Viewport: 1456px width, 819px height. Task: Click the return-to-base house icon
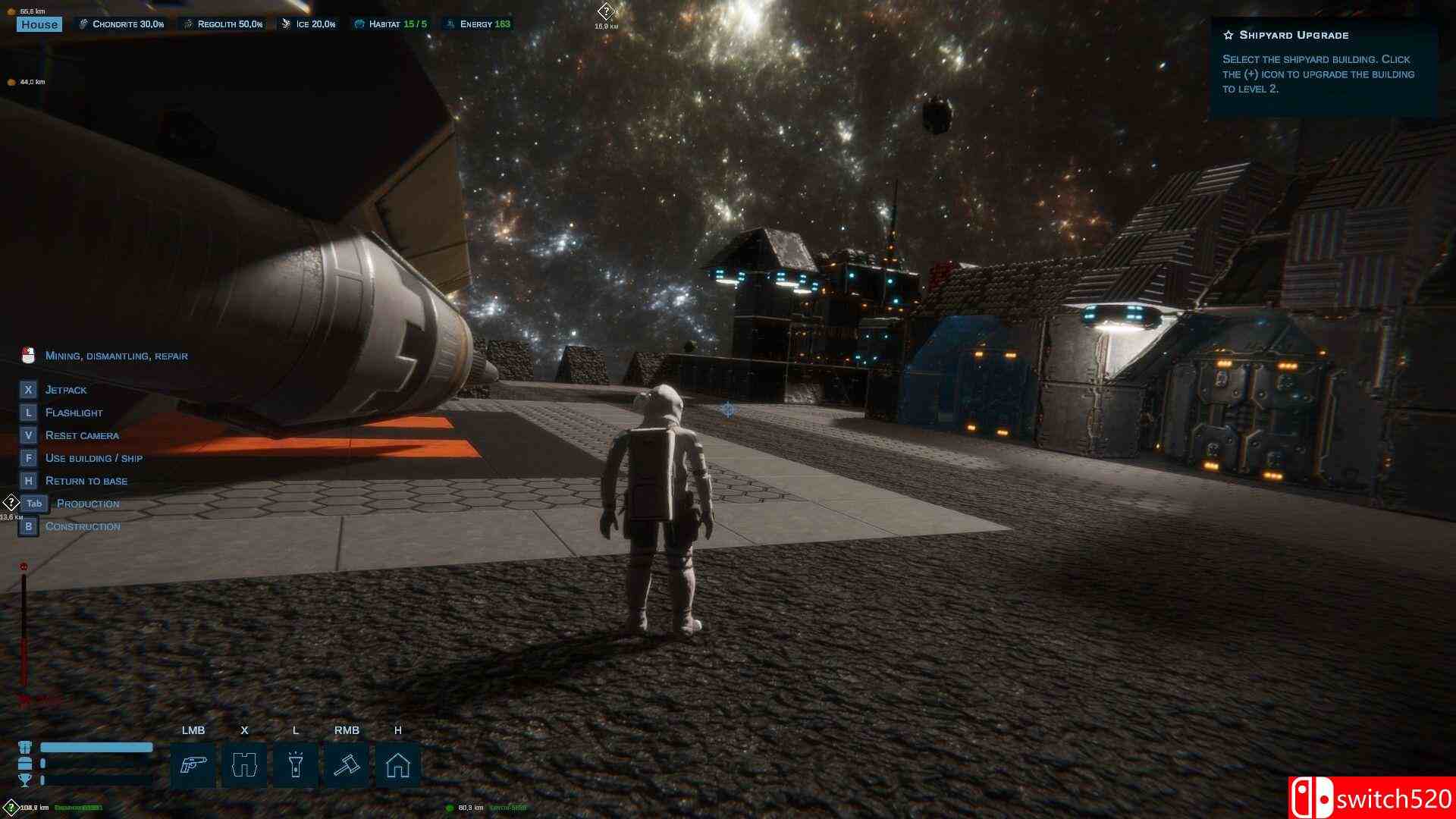tap(398, 764)
